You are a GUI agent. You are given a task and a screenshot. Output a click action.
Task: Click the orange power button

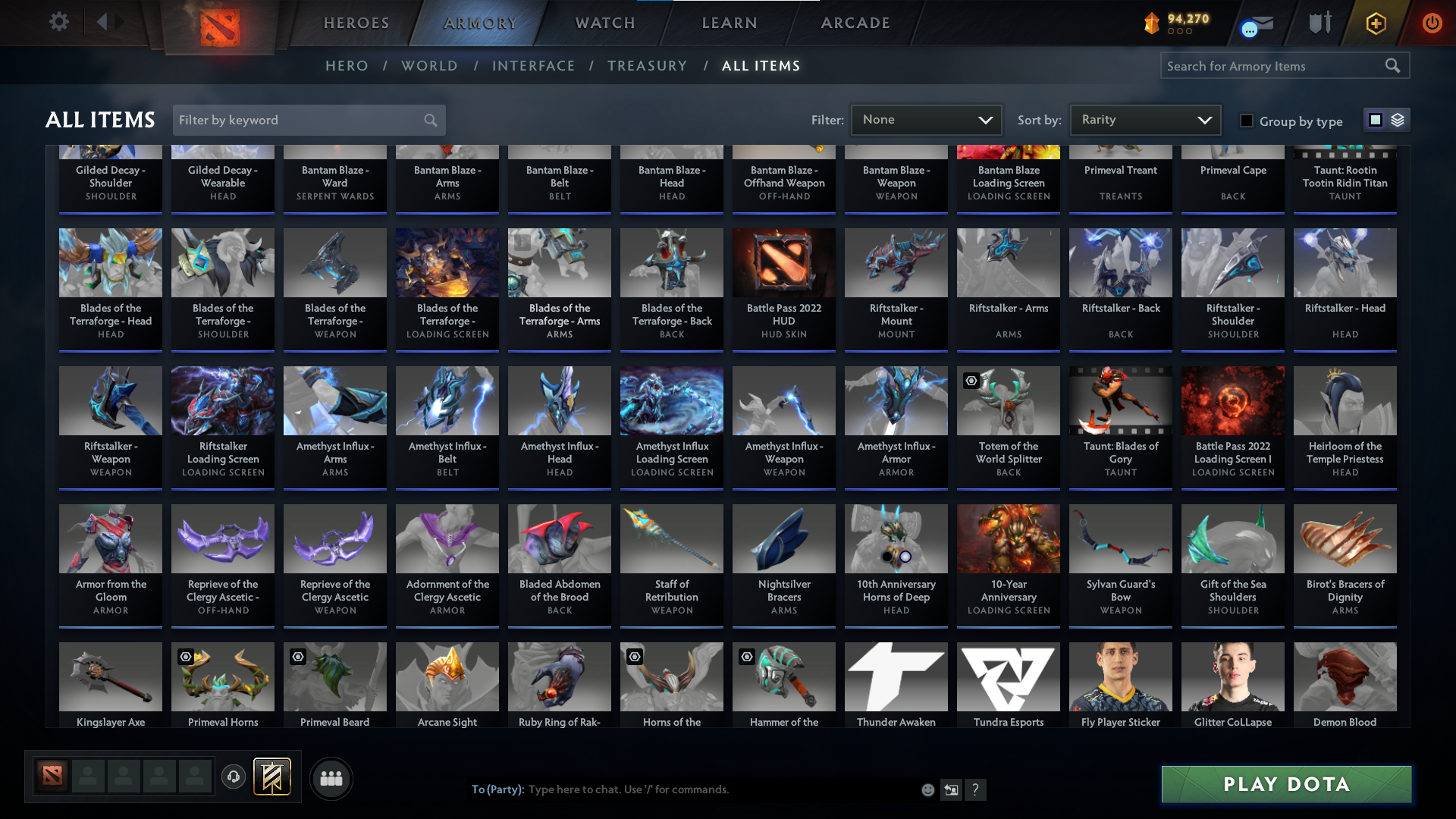(x=1432, y=23)
